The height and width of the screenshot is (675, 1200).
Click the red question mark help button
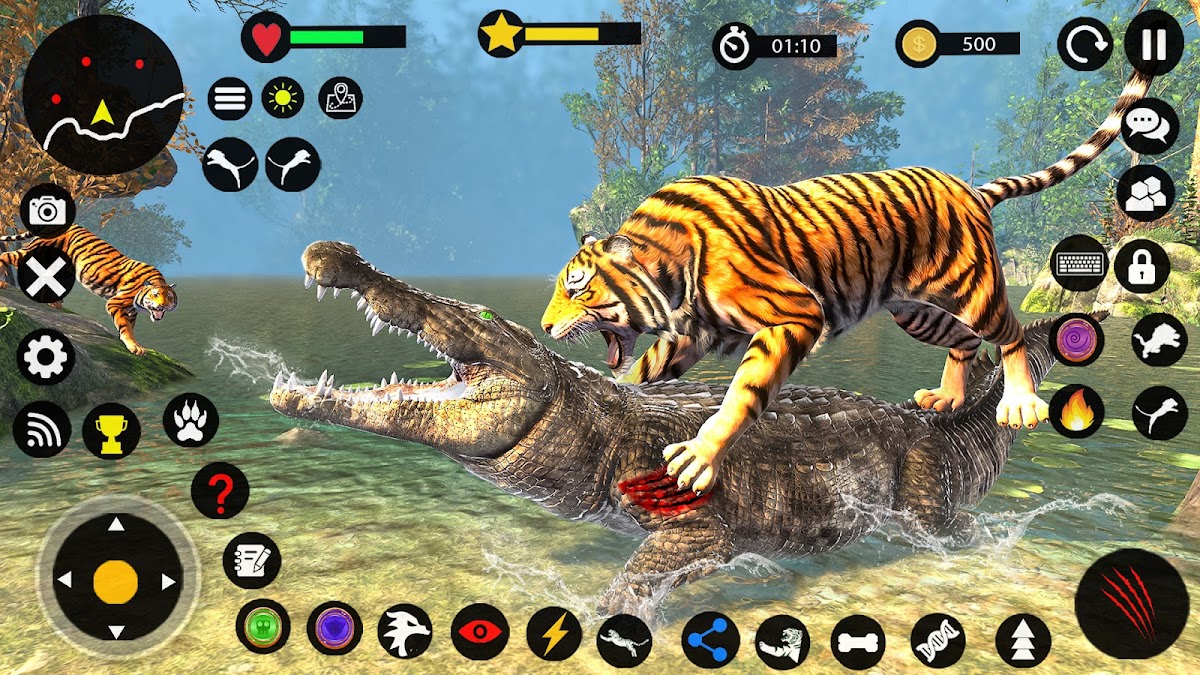click(x=220, y=490)
